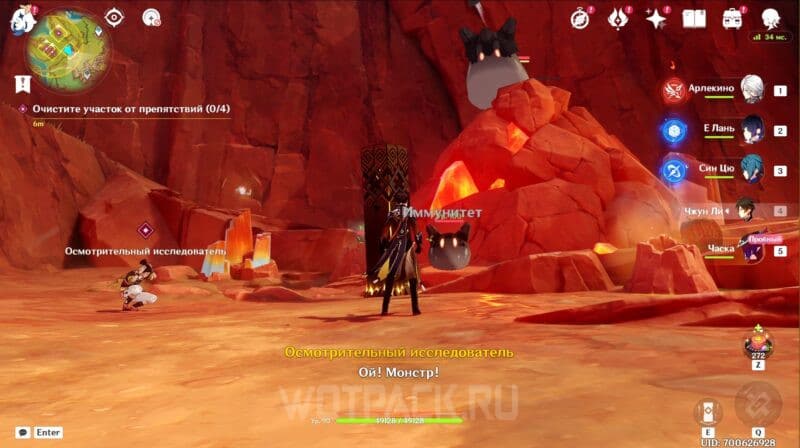Activate the elemental skill icon
800x448 pixels.
pyautogui.click(x=707, y=410)
